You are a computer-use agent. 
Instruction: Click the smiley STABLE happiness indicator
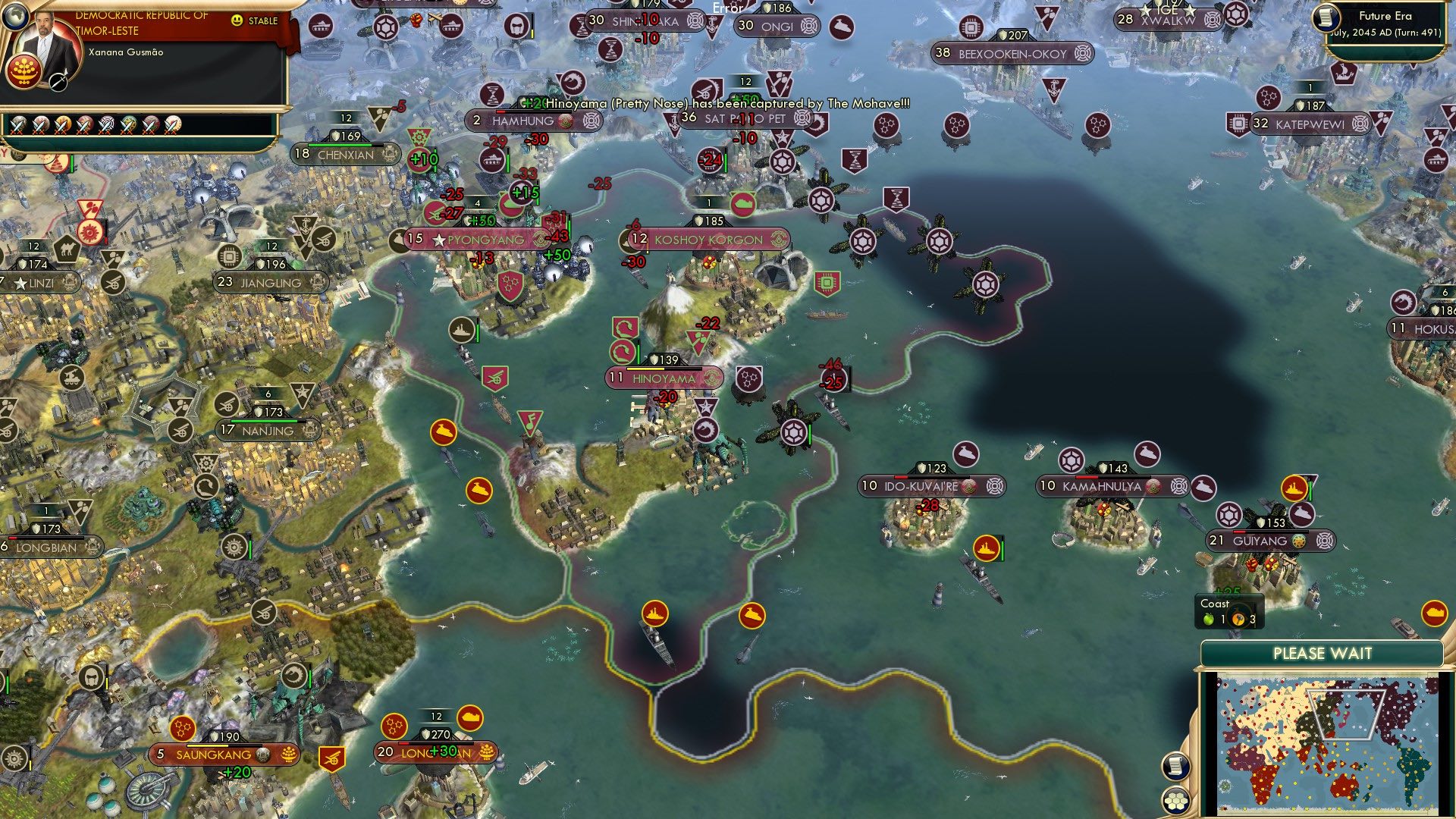[x=238, y=20]
